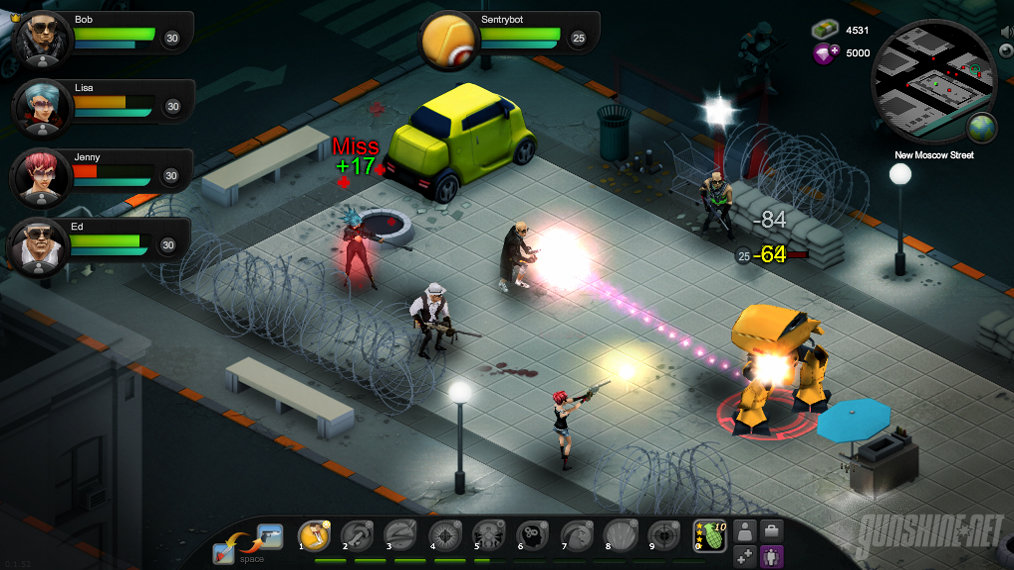Viewport: 1014px width, 570px height.
Task: Select Ed's party portrait
Action: tap(42, 246)
